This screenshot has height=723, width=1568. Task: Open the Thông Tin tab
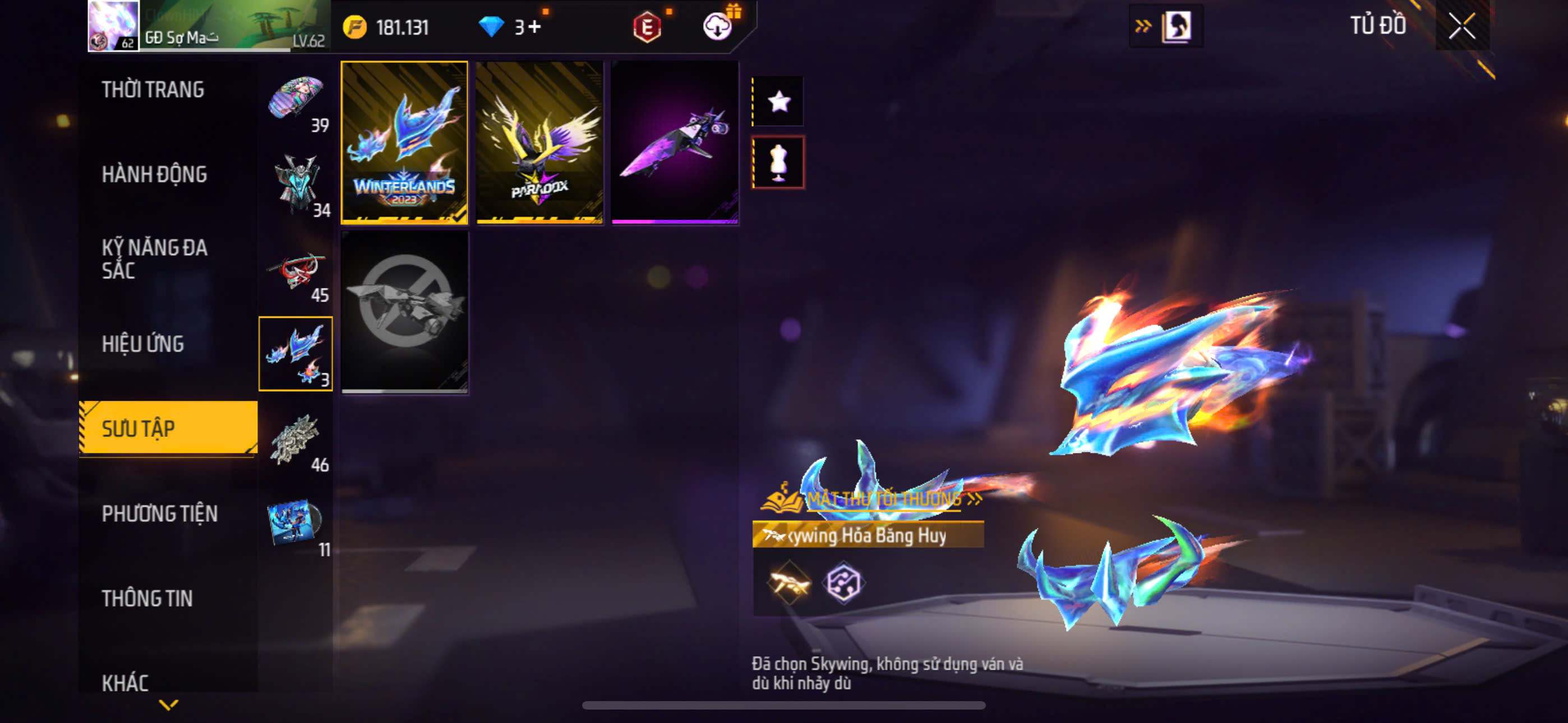(x=147, y=599)
